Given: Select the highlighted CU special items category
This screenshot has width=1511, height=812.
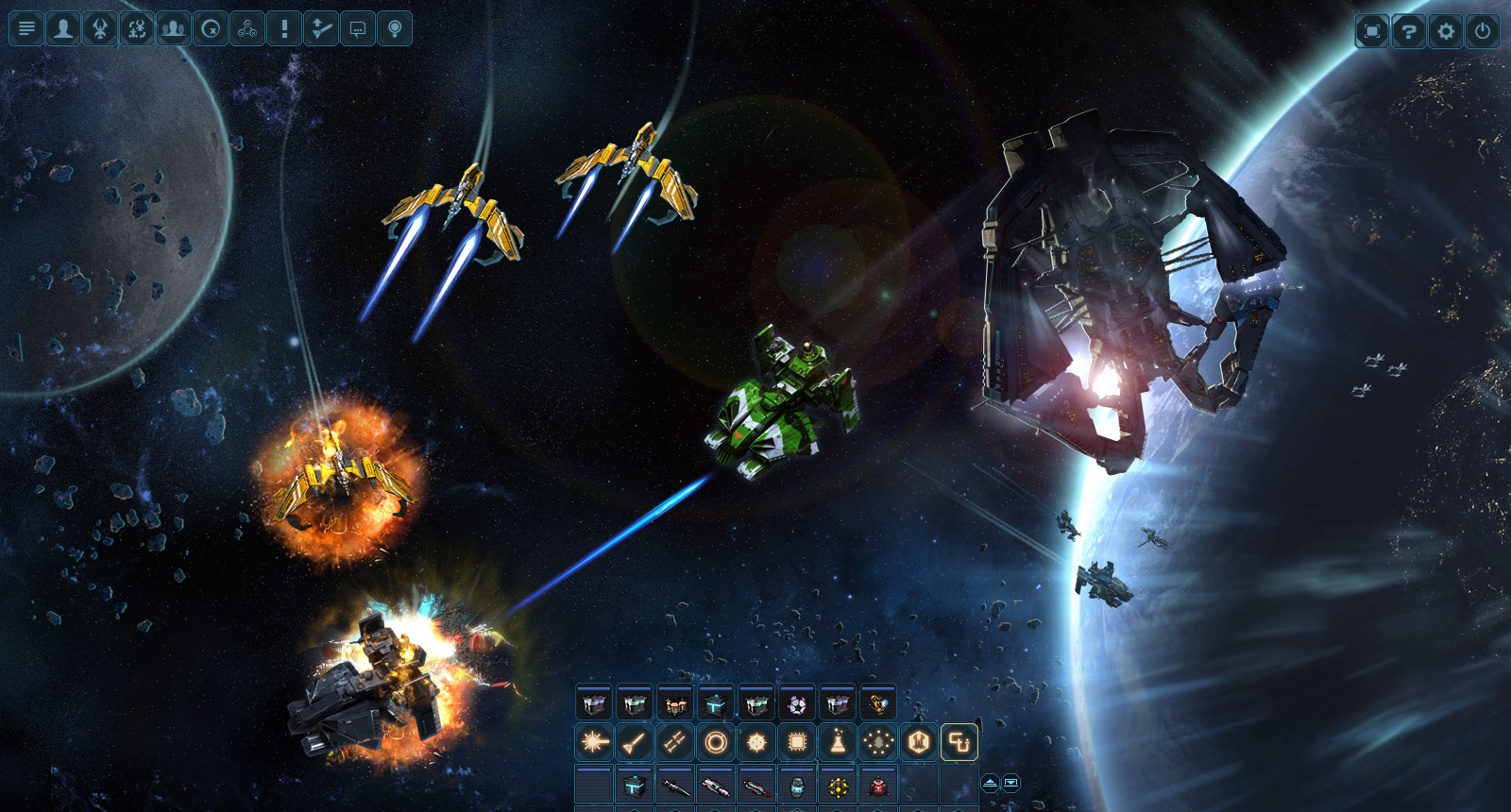Looking at the screenshot, I should click(x=959, y=742).
